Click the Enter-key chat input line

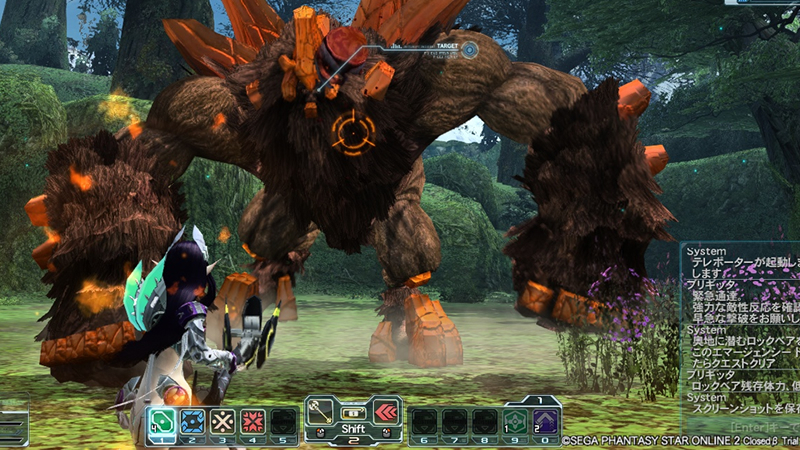pos(745,428)
